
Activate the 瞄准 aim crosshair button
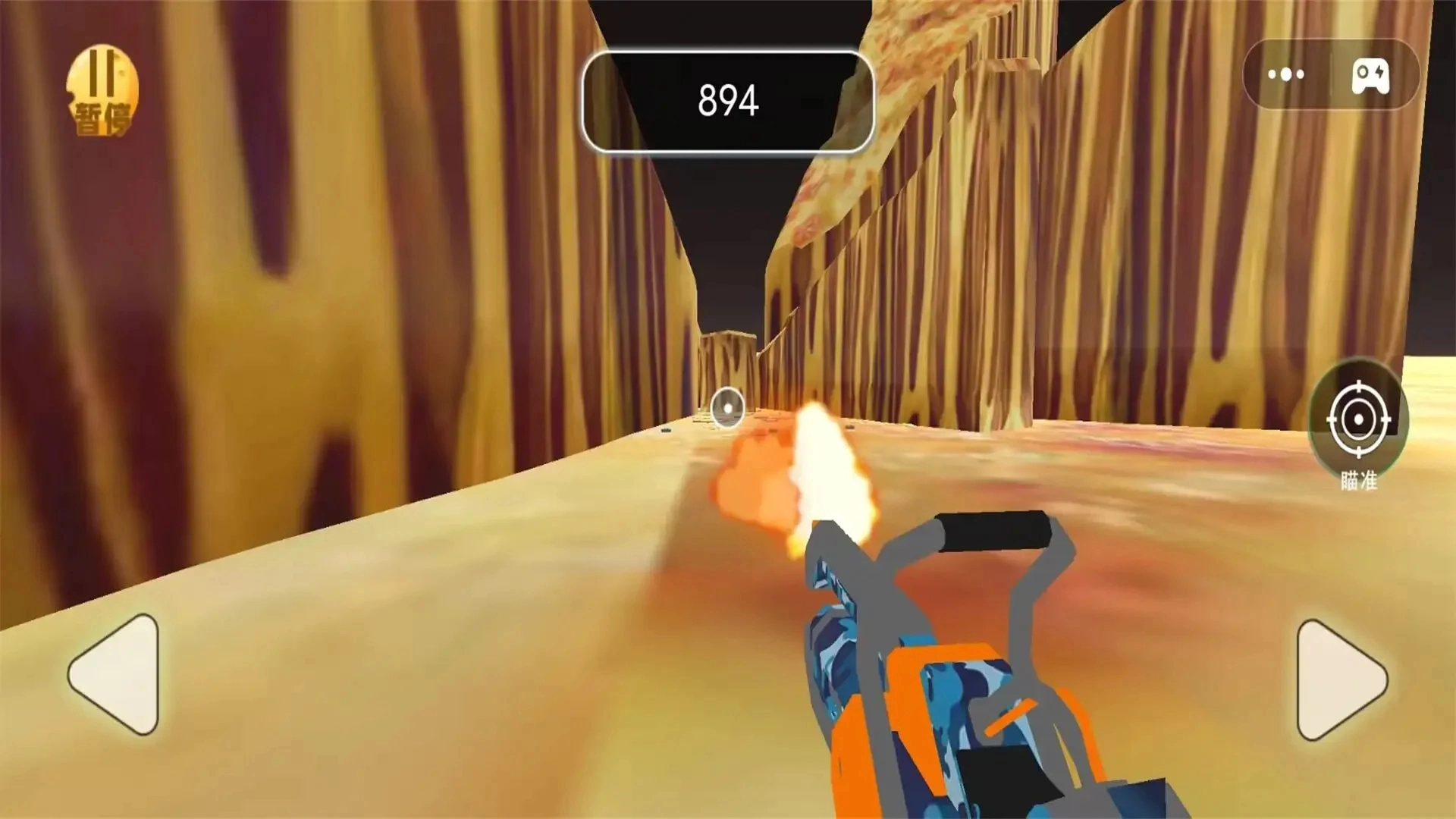tap(1358, 420)
